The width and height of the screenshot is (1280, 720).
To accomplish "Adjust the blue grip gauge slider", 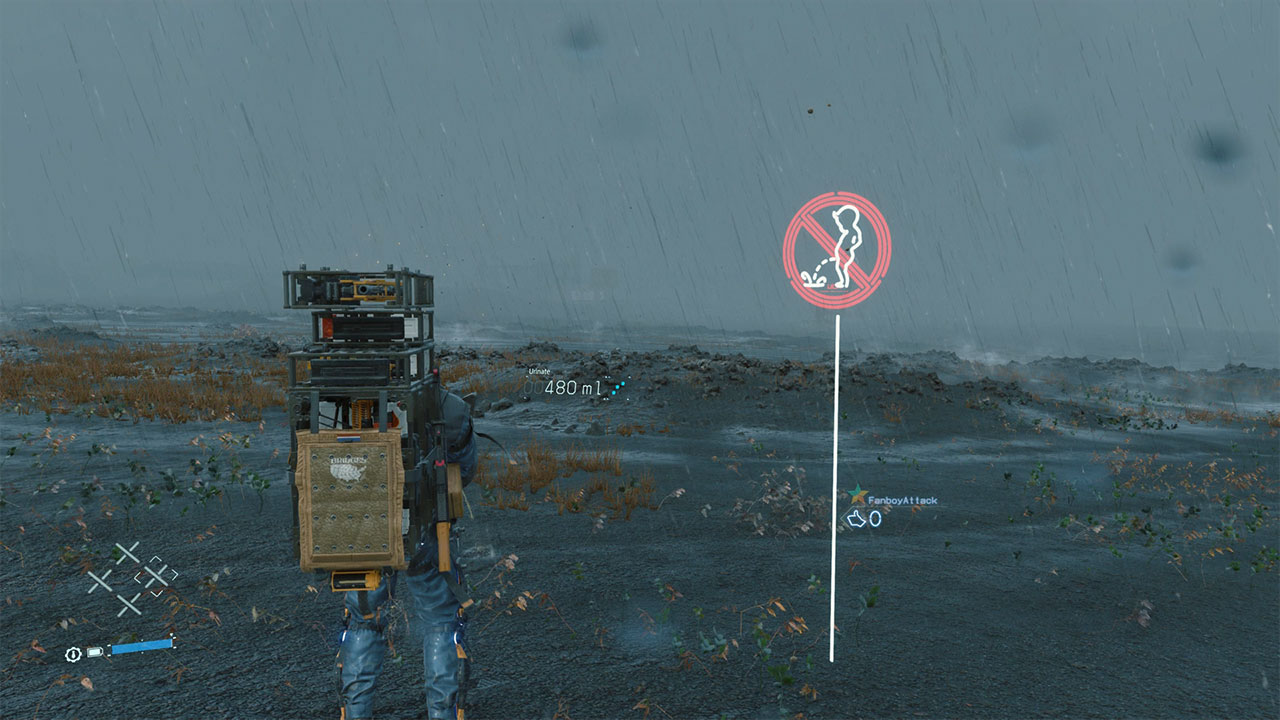I will coord(140,646).
